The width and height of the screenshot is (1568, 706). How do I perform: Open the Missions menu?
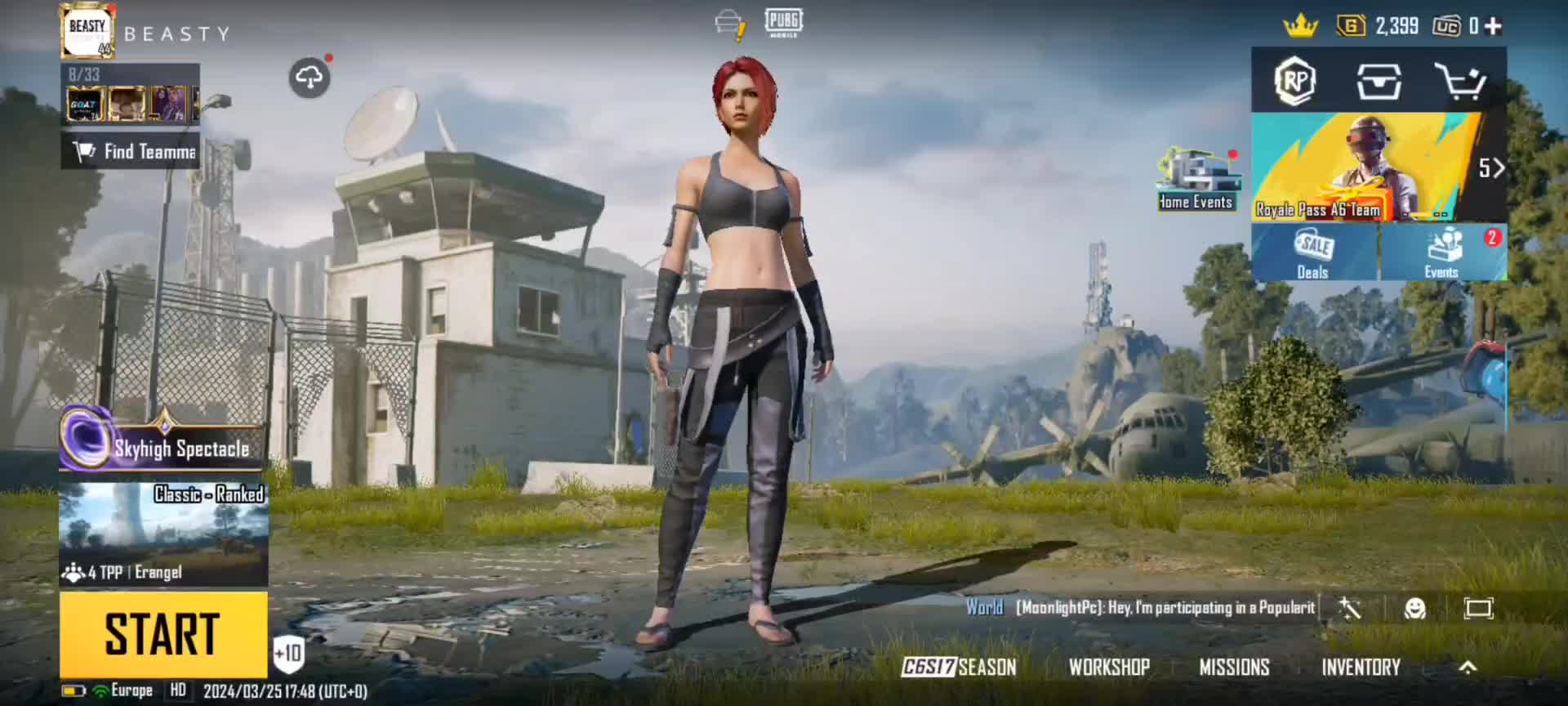click(1234, 668)
